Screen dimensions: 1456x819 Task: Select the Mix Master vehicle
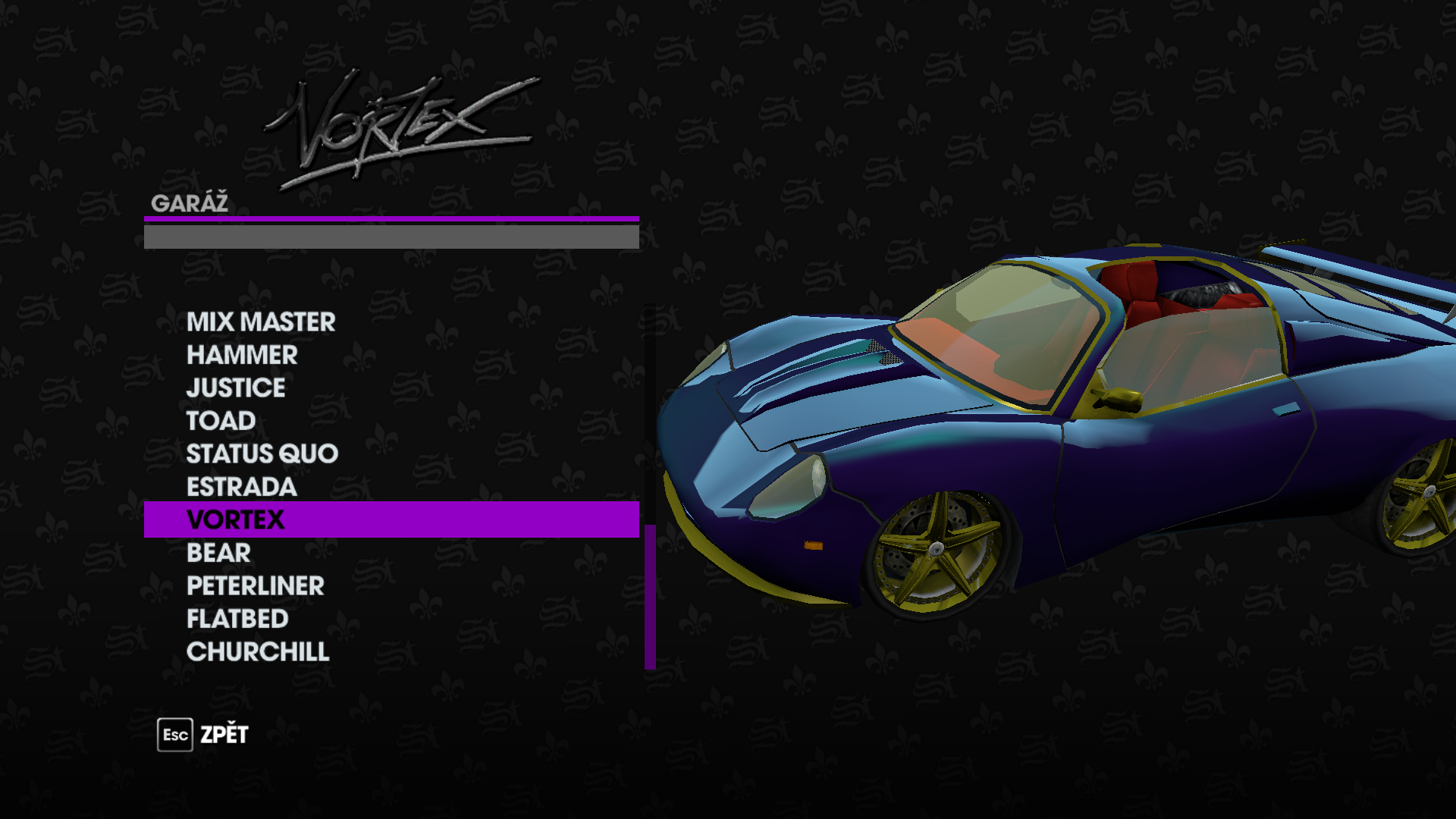click(261, 322)
